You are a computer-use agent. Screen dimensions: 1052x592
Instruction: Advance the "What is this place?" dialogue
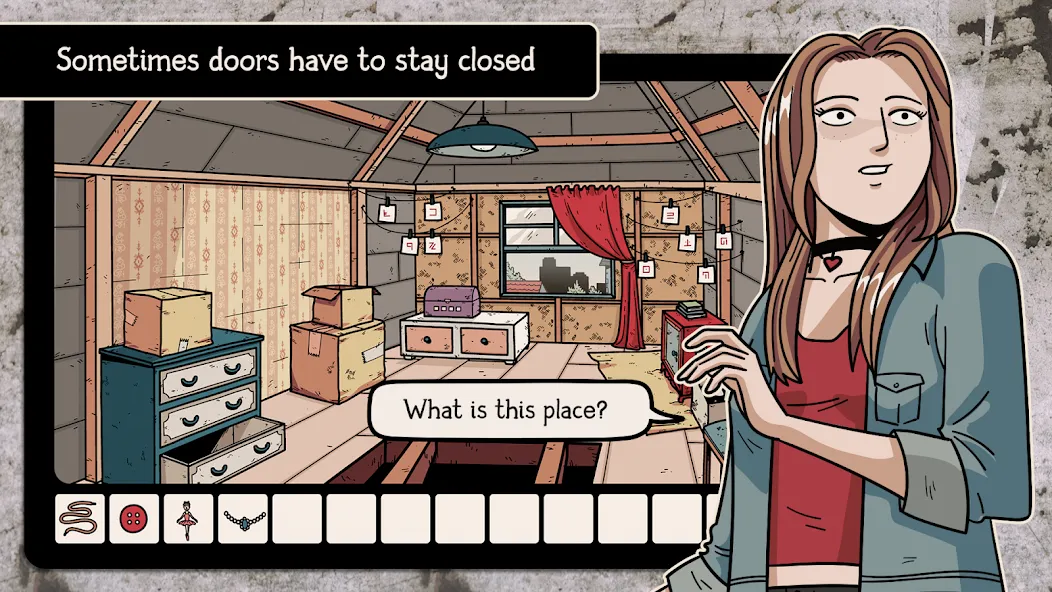tap(504, 410)
